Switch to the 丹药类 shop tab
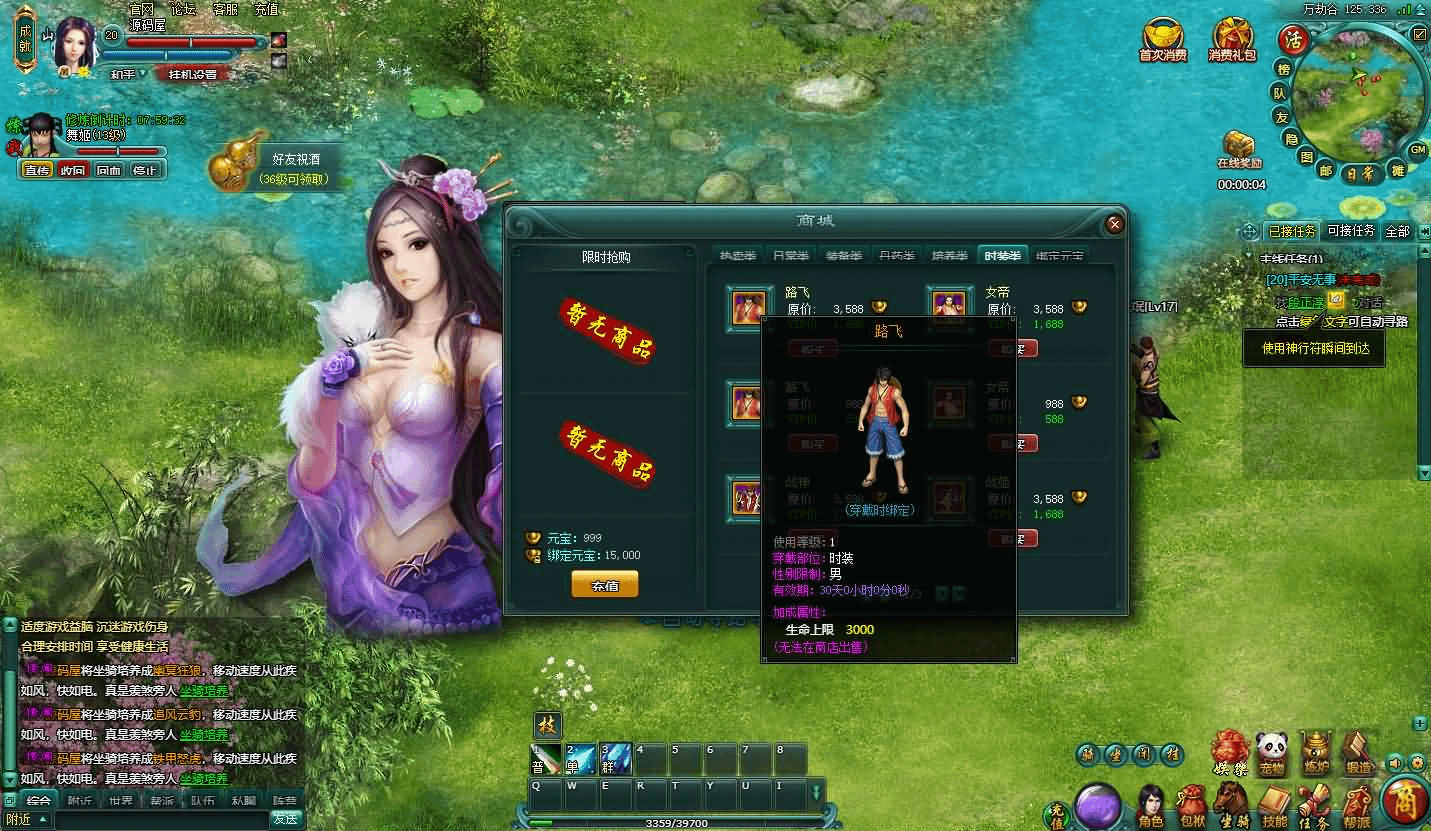Viewport: 1431px width, 831px height. coord(896,256)
